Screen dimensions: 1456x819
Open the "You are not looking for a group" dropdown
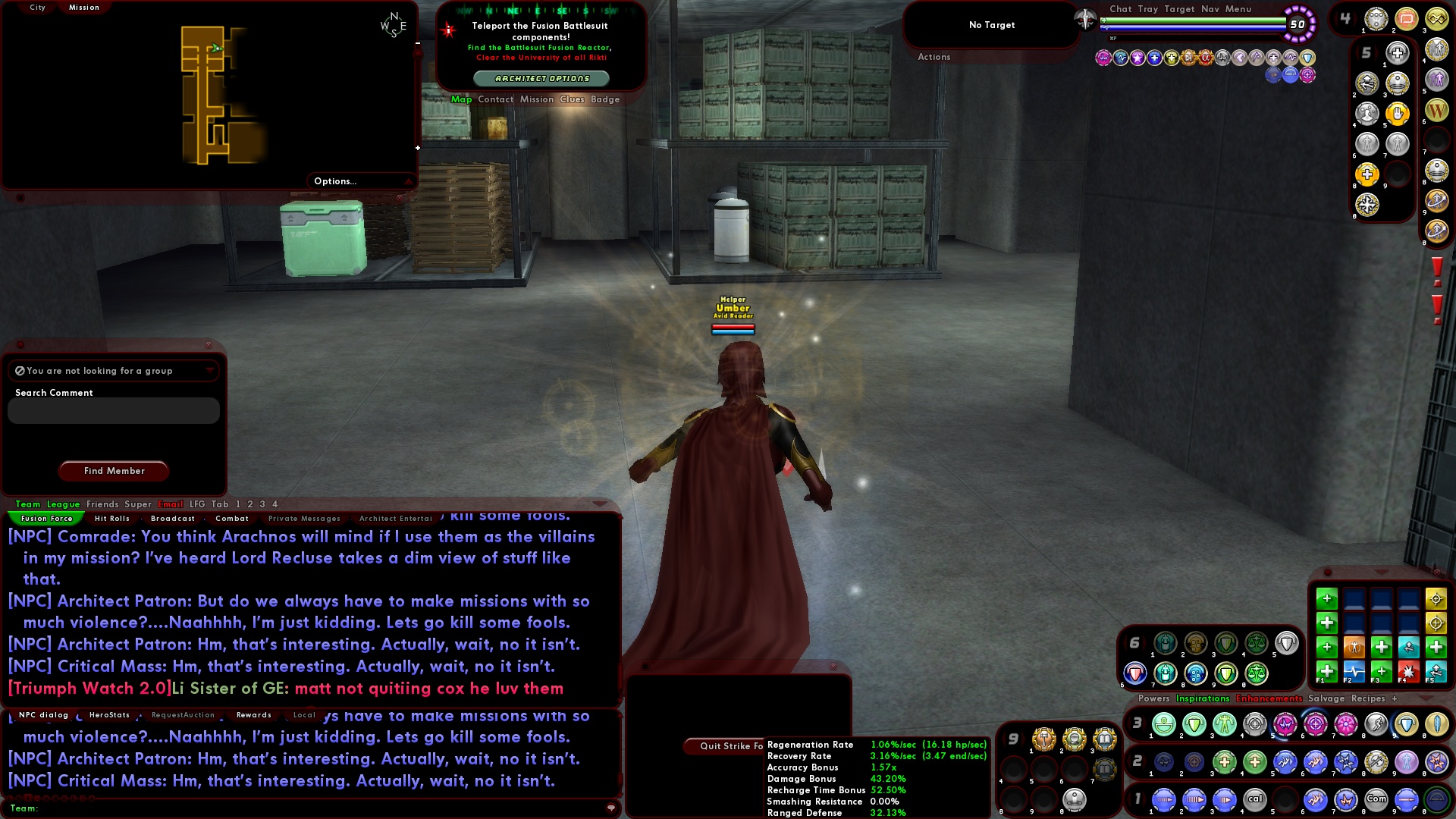point(211,371)
